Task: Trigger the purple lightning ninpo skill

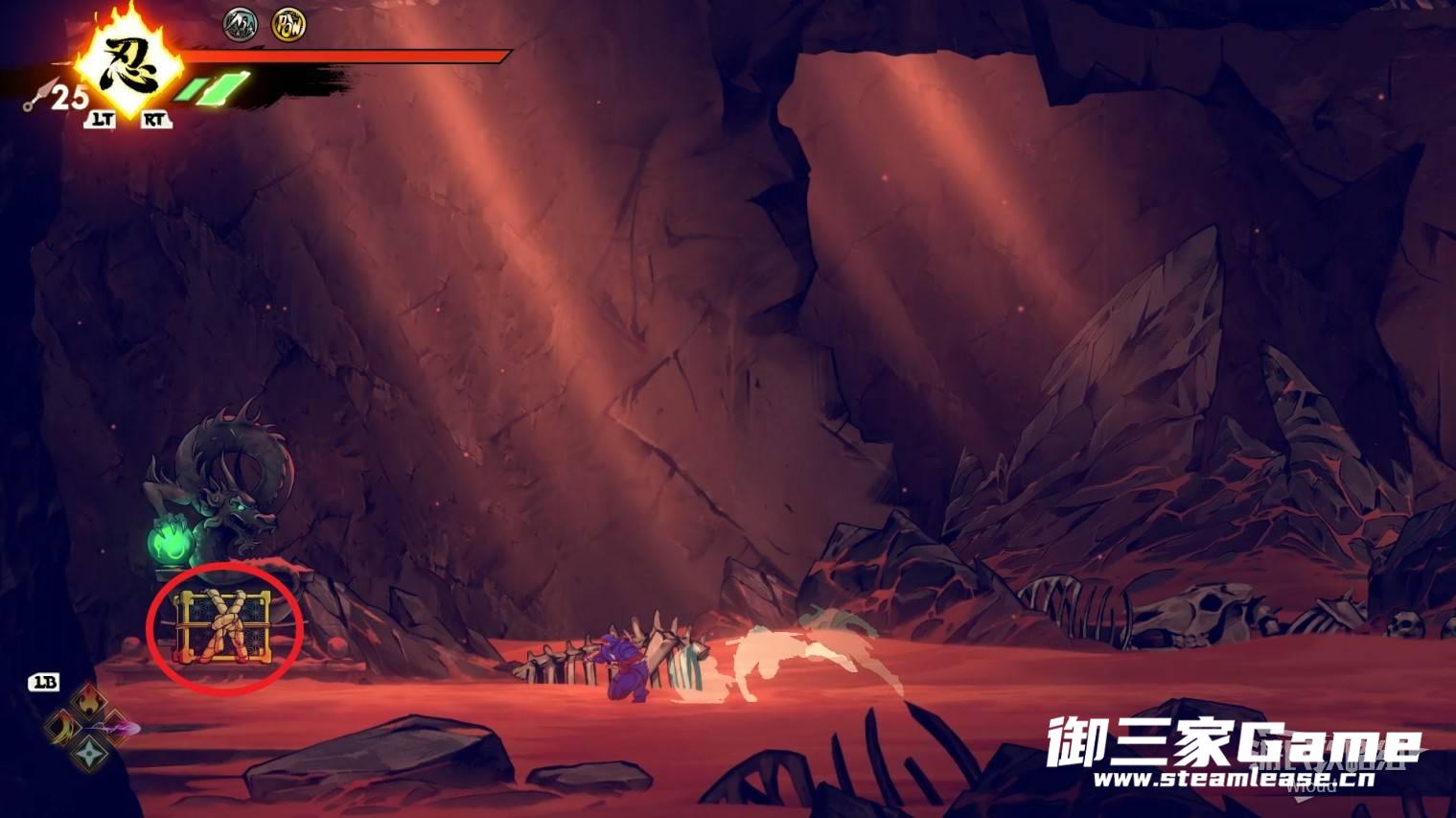Action: point(117,728)
